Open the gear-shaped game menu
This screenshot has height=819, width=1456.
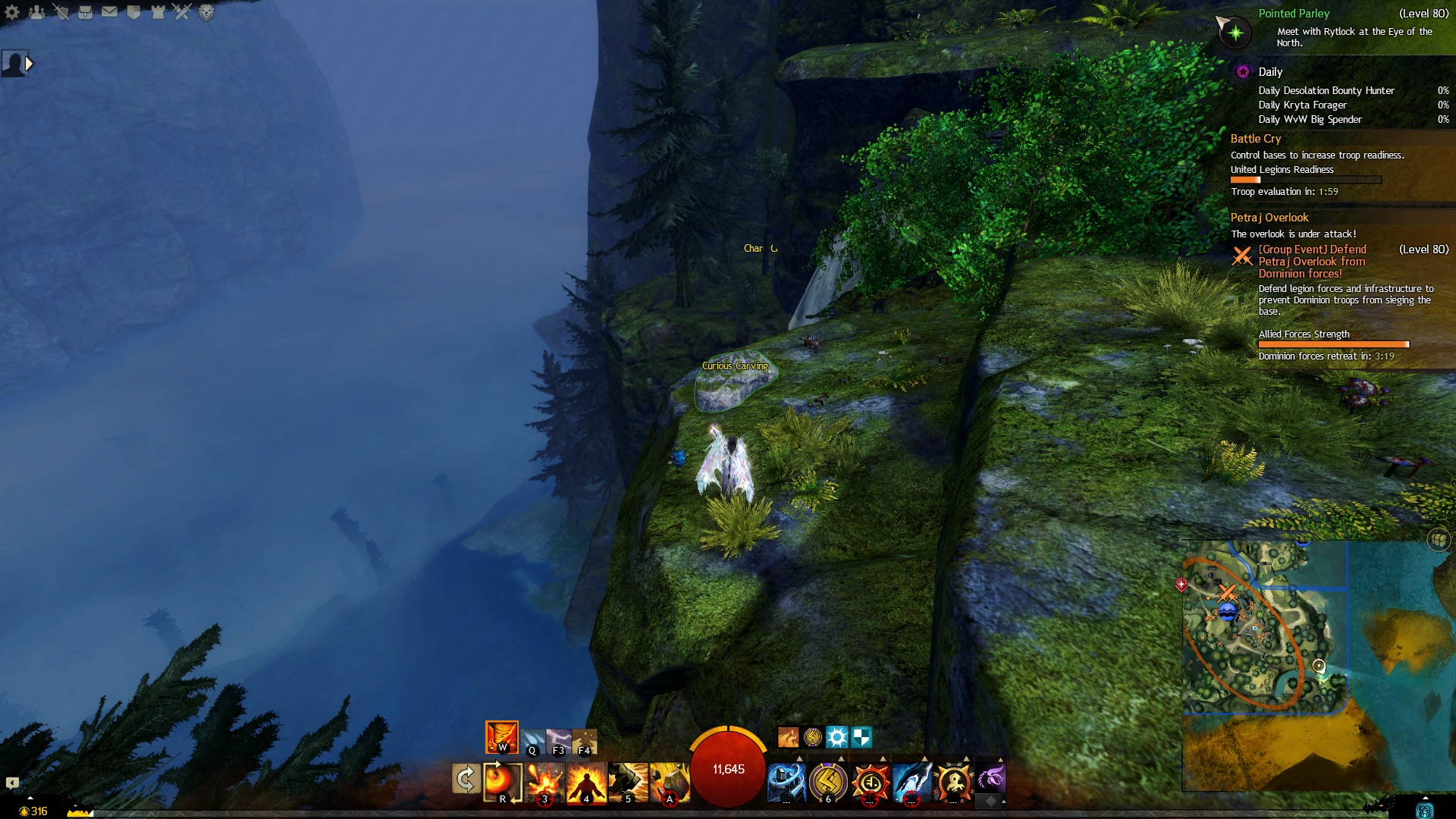click(12, 12)
